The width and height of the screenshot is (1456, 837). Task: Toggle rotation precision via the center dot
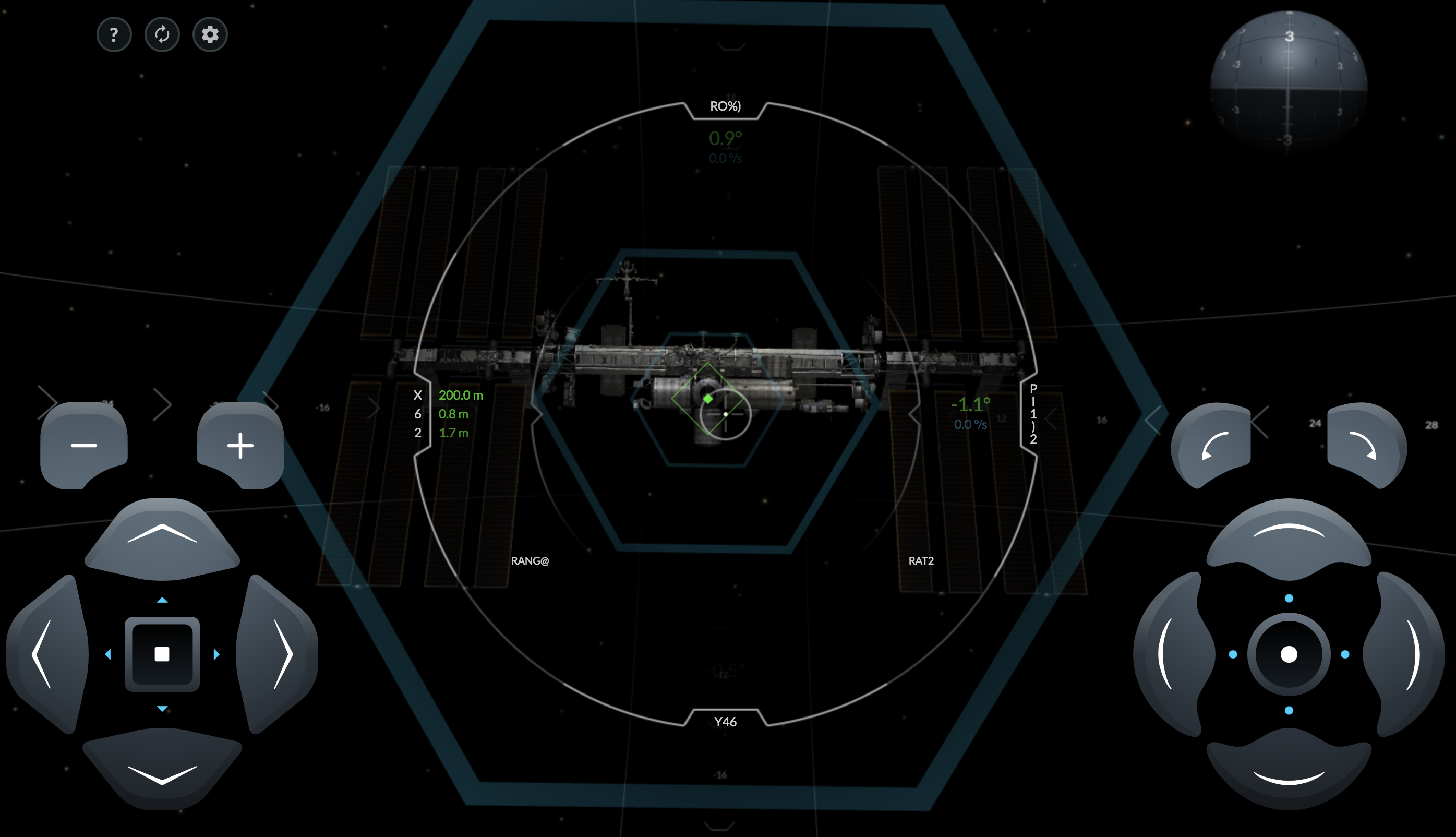pyautogui.click(x=1289, y=654)
